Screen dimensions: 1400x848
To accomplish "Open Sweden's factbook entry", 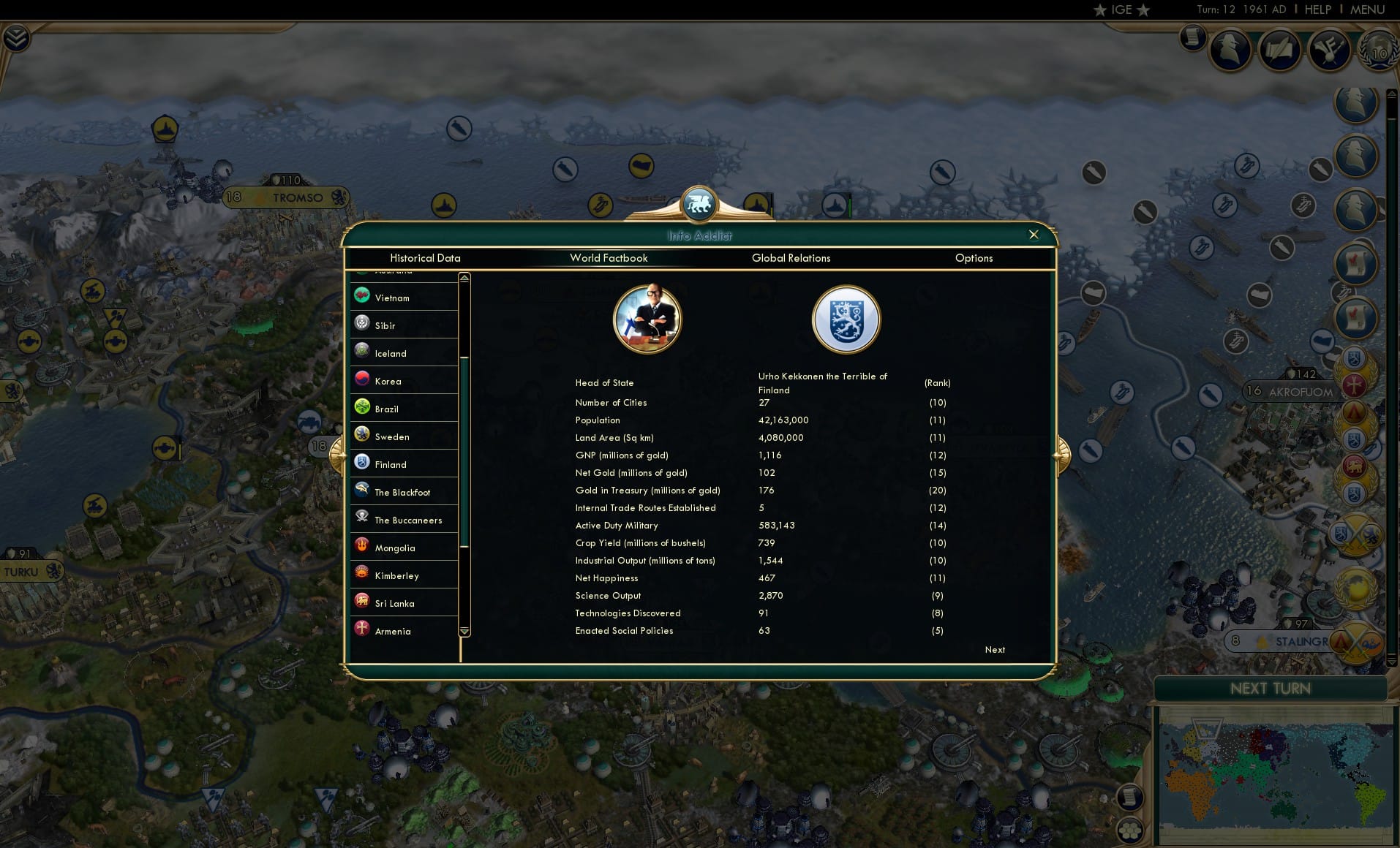I will coord(391,436).
